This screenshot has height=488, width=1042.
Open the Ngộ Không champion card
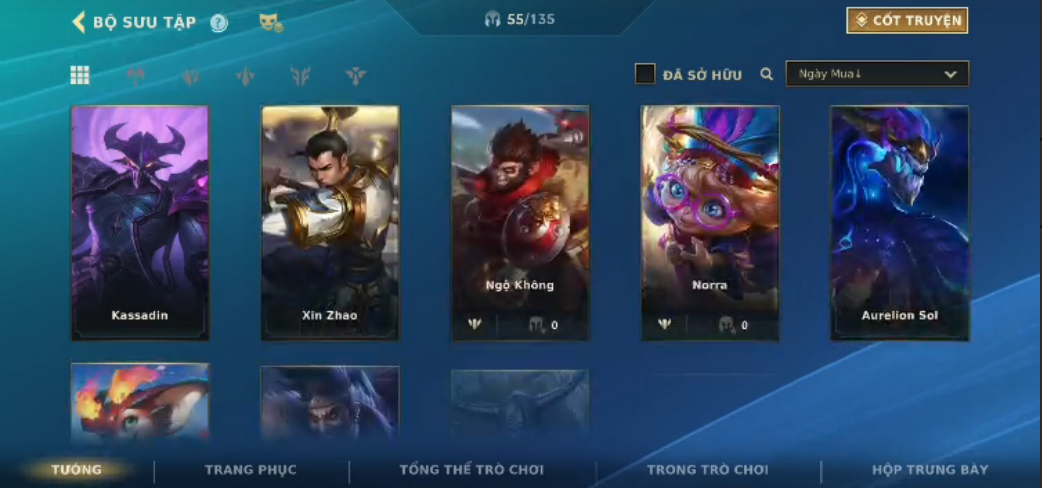(x=520, y=223)
